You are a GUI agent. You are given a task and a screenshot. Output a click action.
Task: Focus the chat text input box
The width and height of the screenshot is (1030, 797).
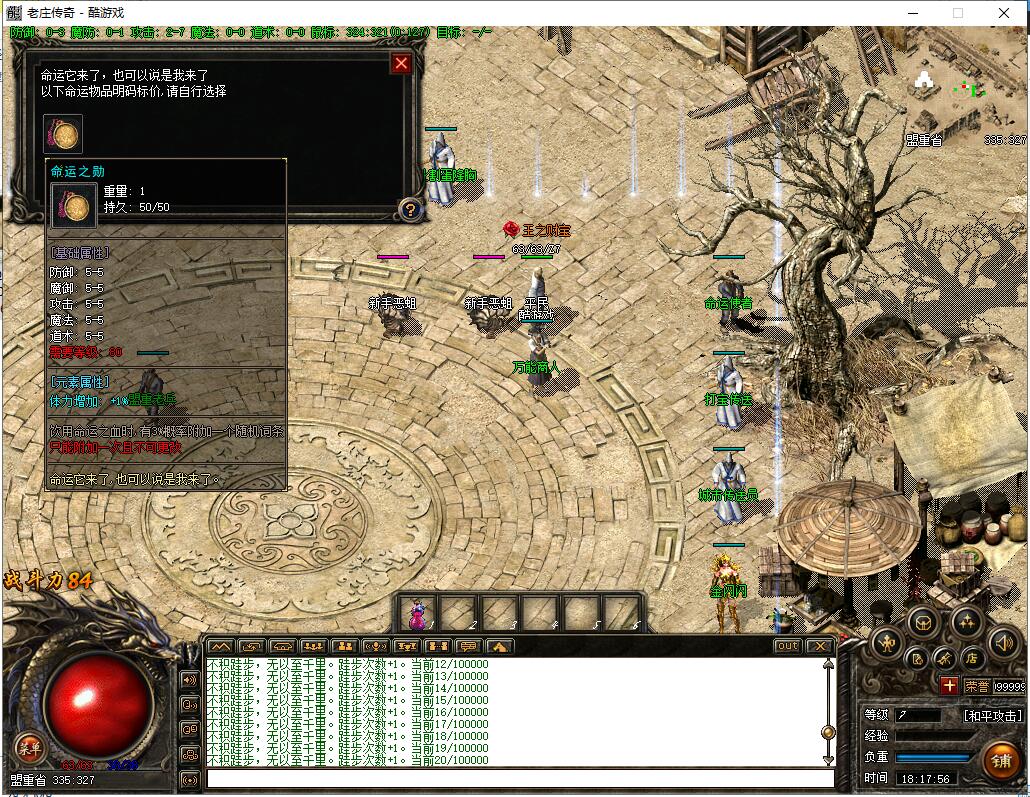(520, 779)
